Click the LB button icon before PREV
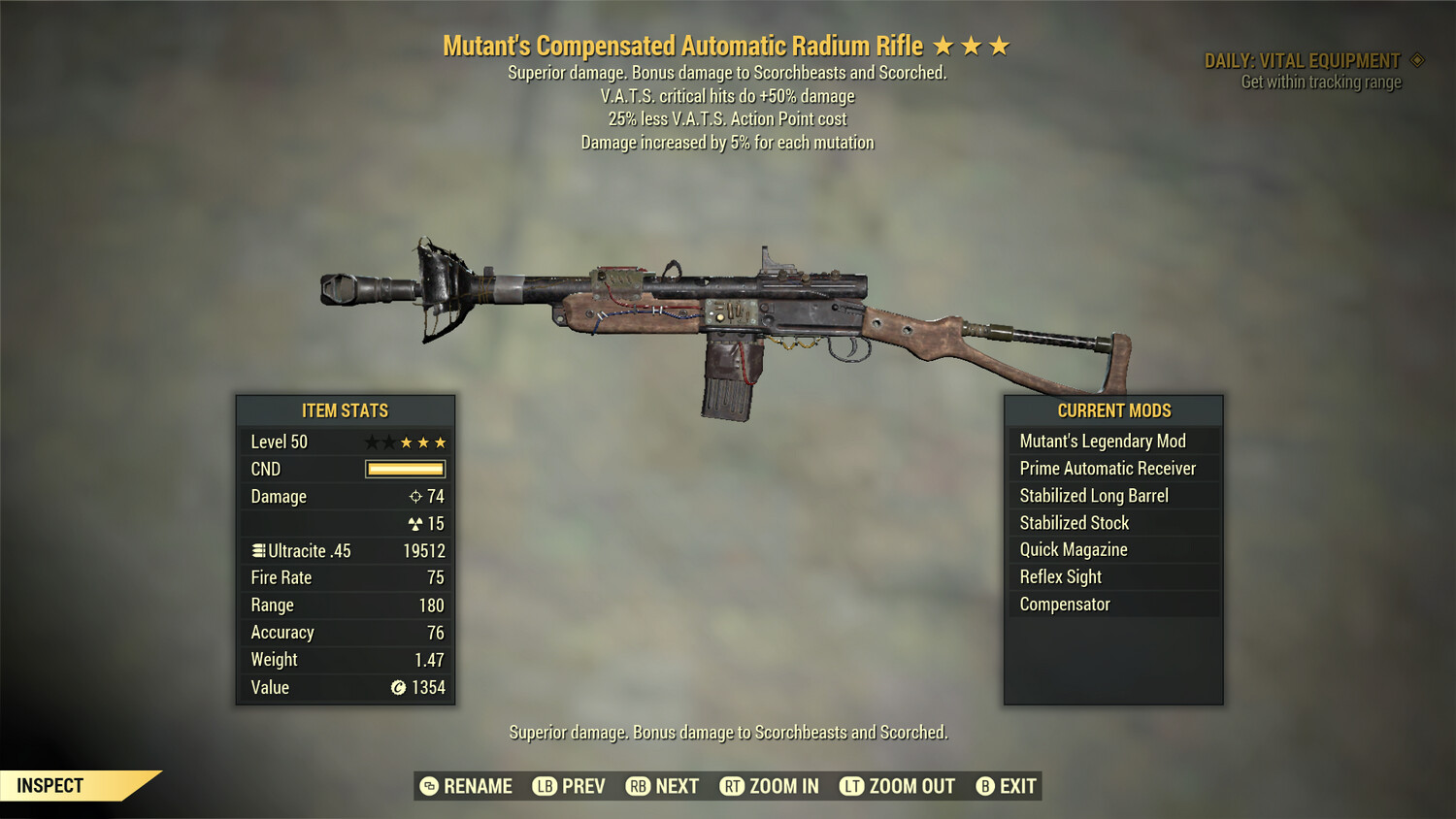The width and height of the screenshot is (1456, 819). tap(546, 786)
